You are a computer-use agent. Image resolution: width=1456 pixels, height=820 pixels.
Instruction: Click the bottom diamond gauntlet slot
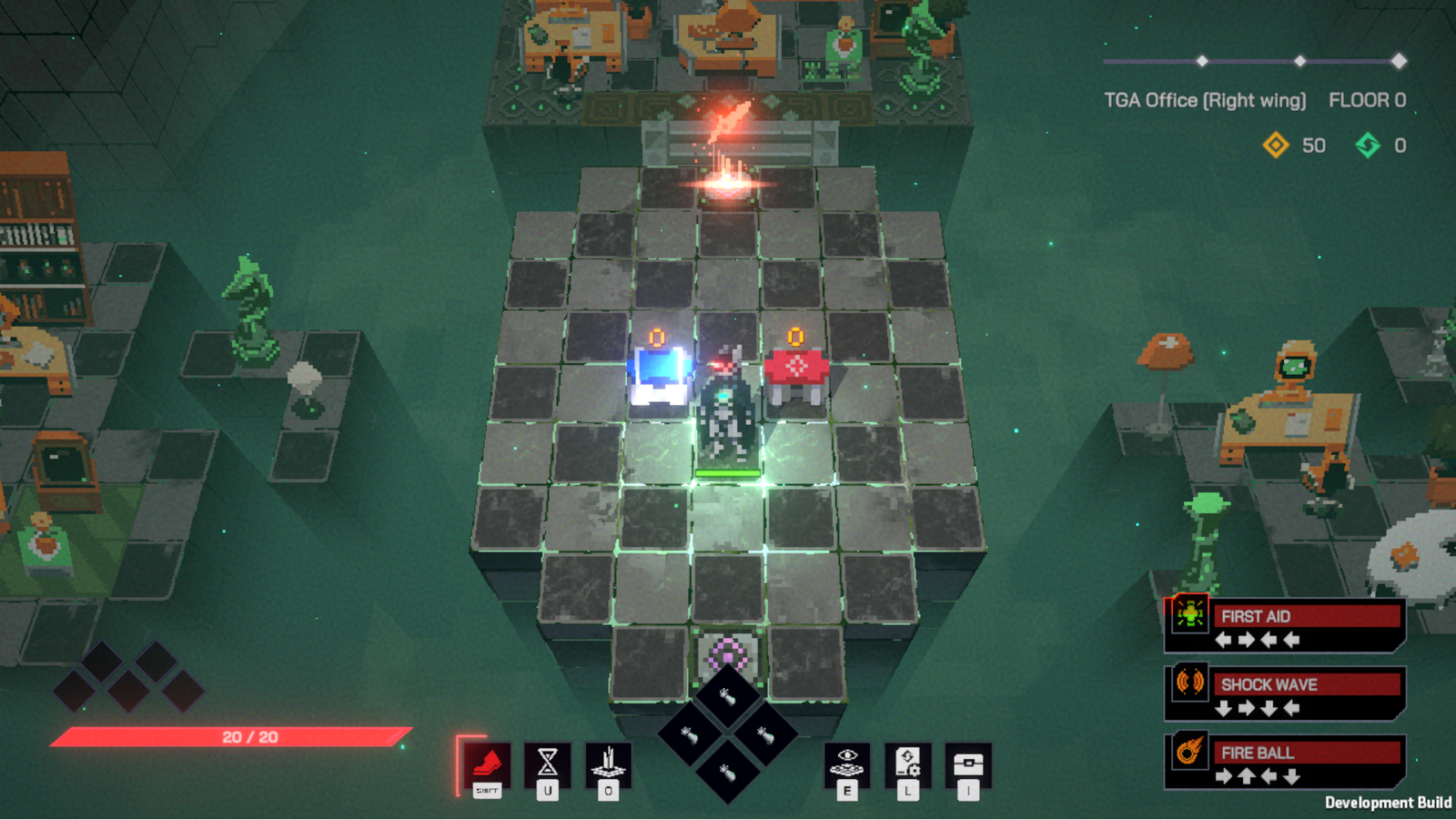click(727, 773)
